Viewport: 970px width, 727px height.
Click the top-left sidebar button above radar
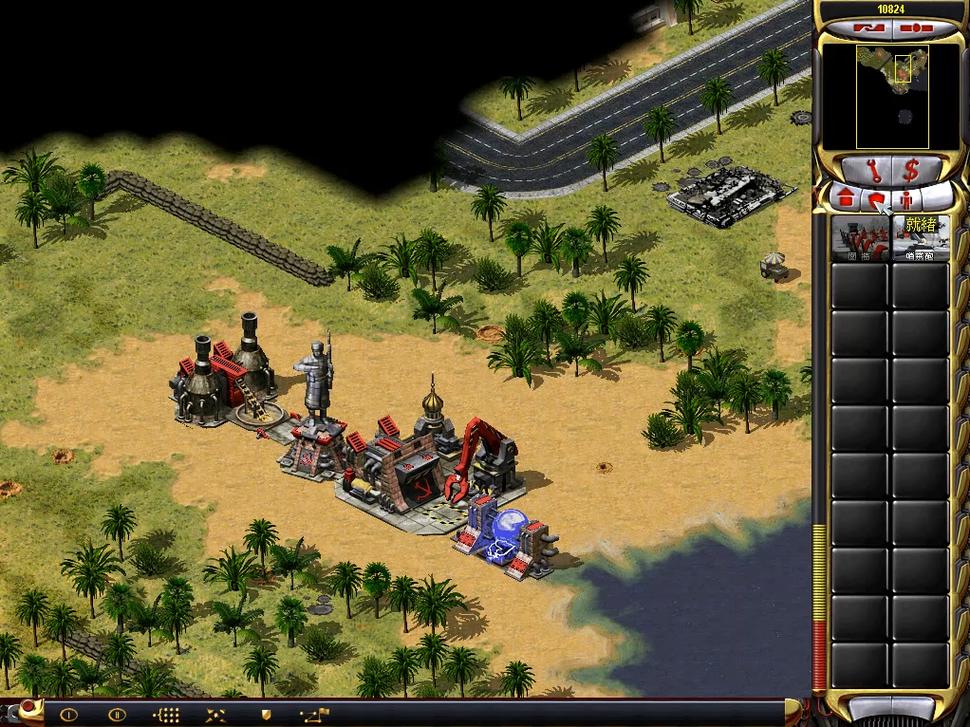[868, 30]
